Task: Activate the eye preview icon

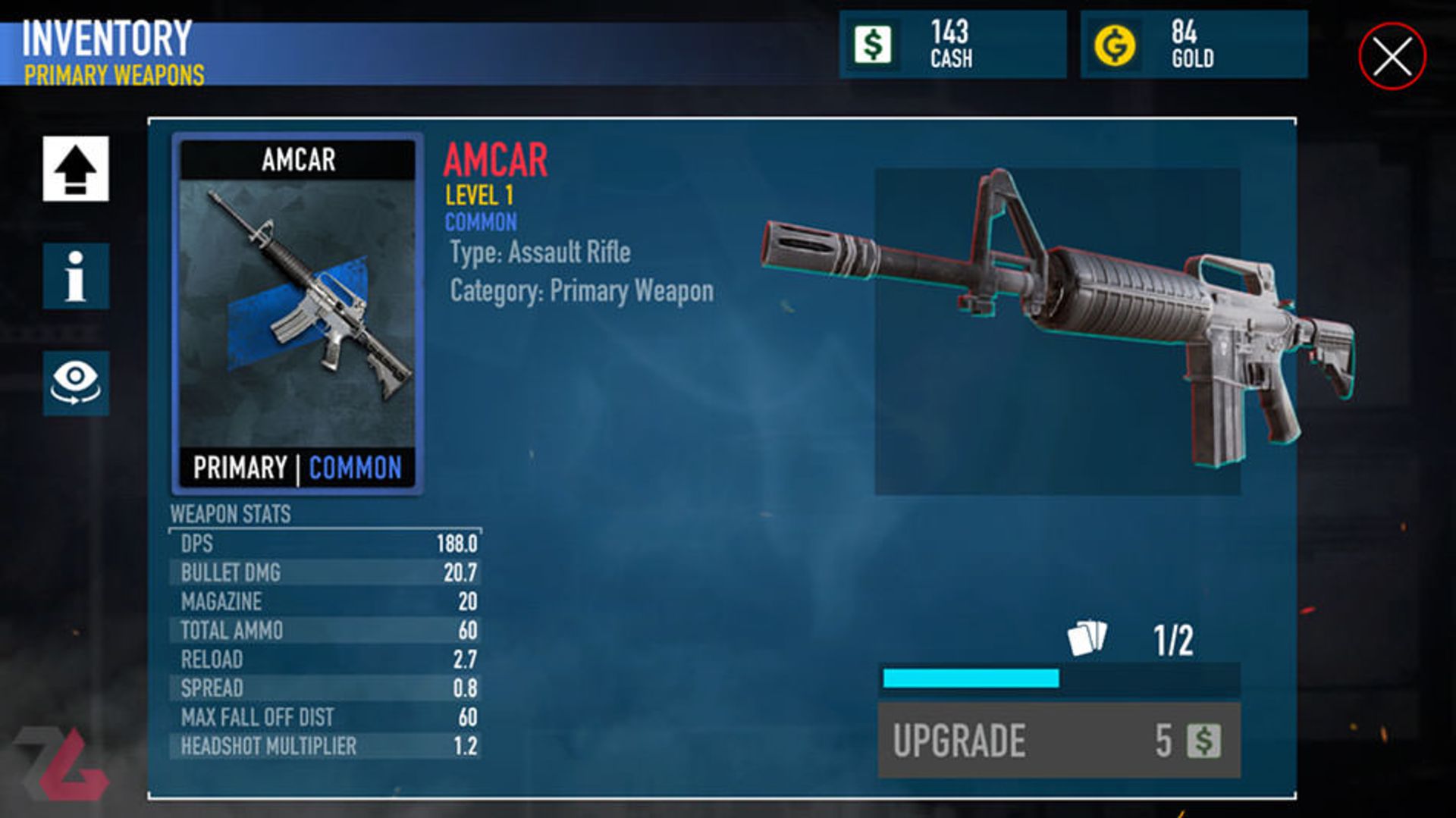Action: pos(76,383)
